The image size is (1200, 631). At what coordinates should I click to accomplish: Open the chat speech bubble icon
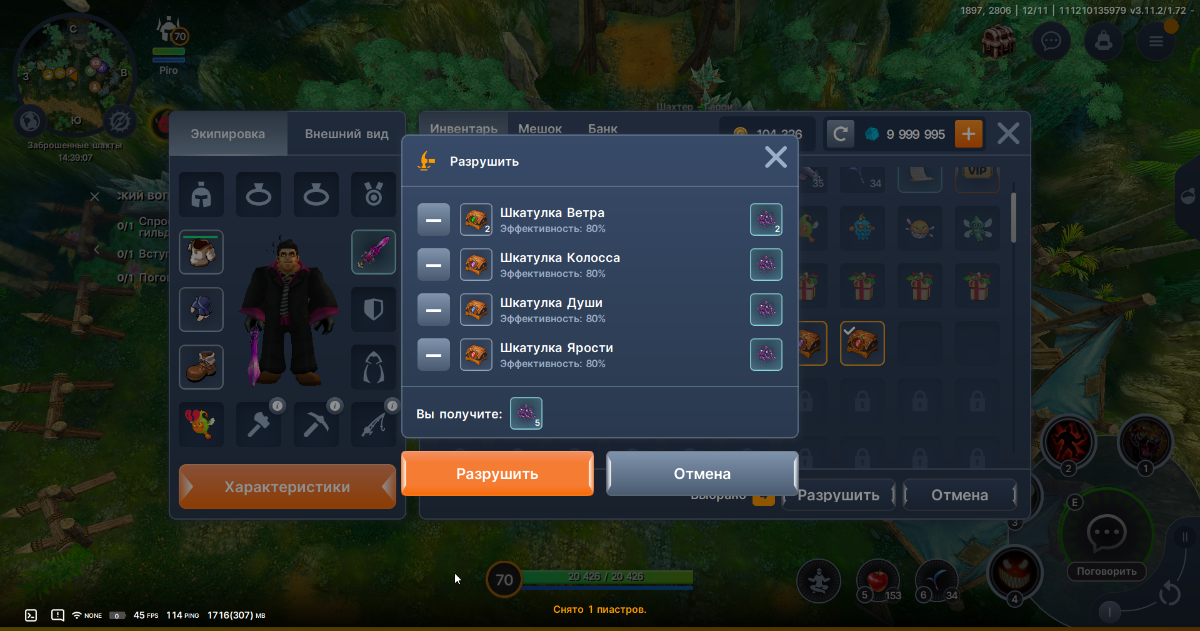pyautogui.click(x=1051, y=41)
